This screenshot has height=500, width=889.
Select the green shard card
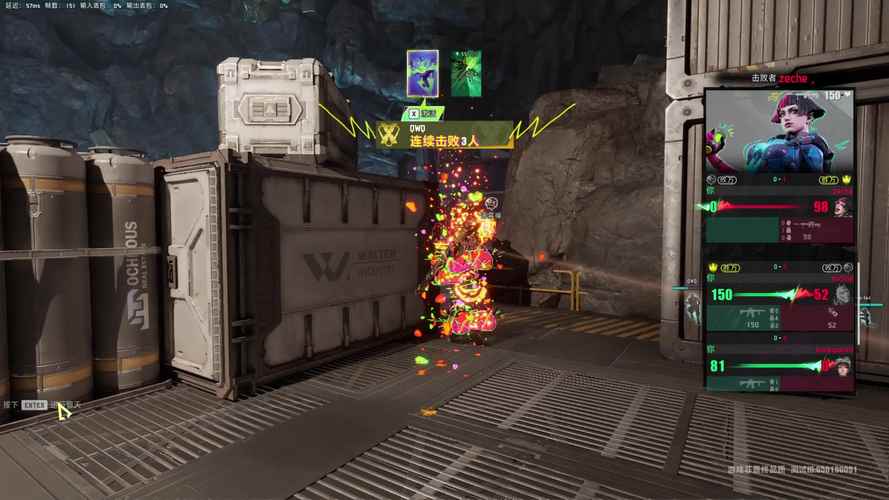465,73
